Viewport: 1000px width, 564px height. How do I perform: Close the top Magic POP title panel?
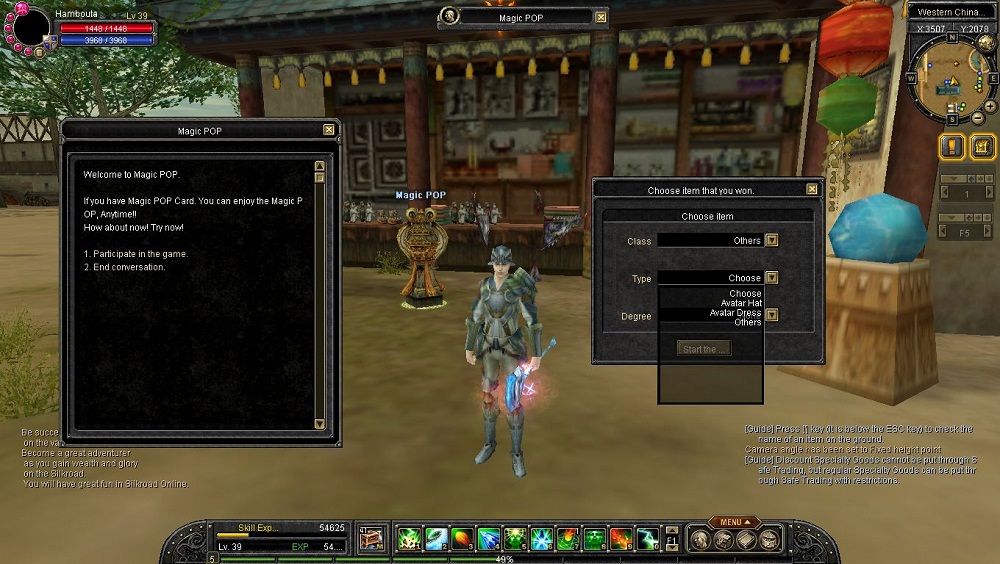point(600,17)
